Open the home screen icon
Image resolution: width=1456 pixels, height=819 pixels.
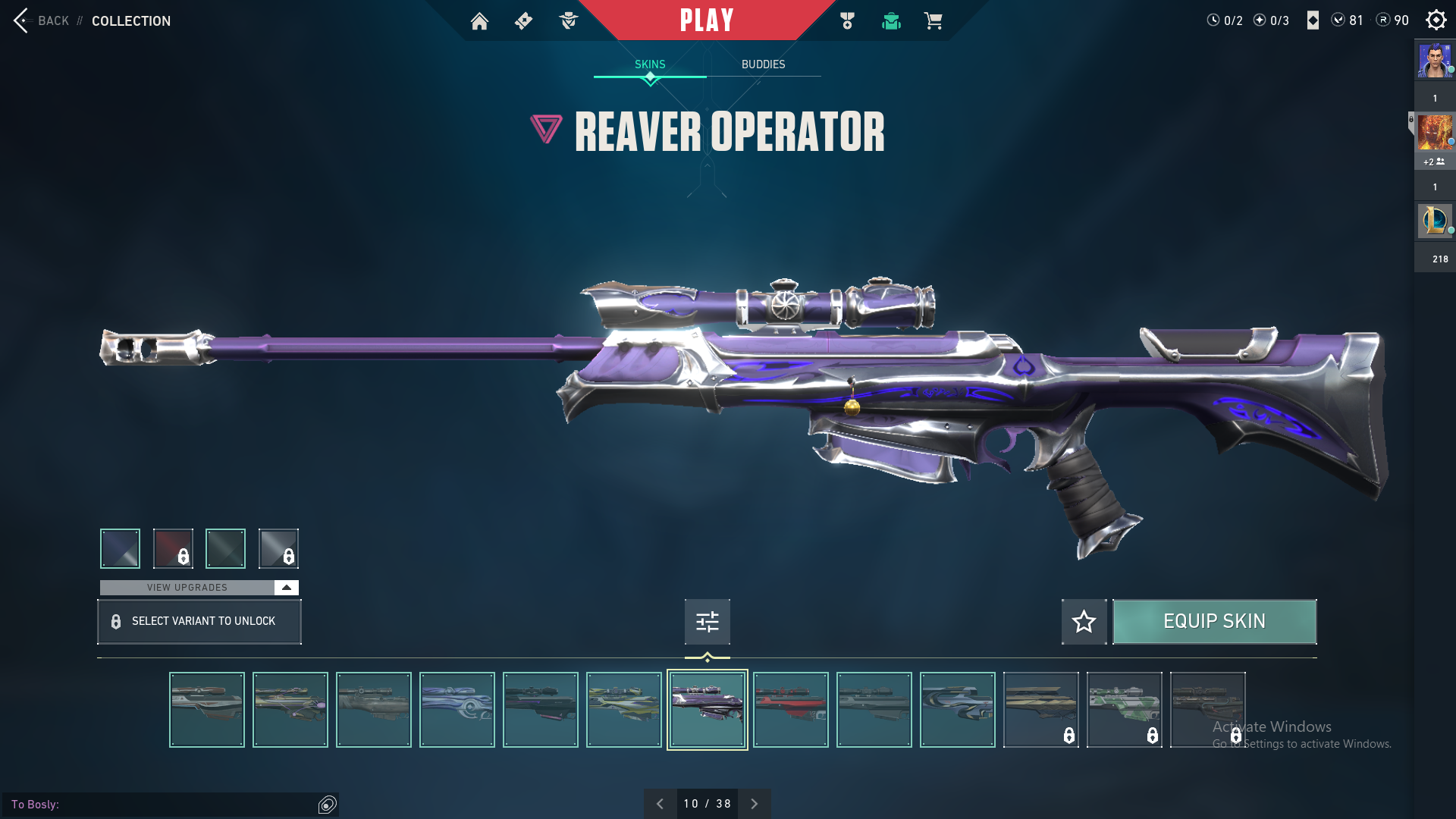479,21
